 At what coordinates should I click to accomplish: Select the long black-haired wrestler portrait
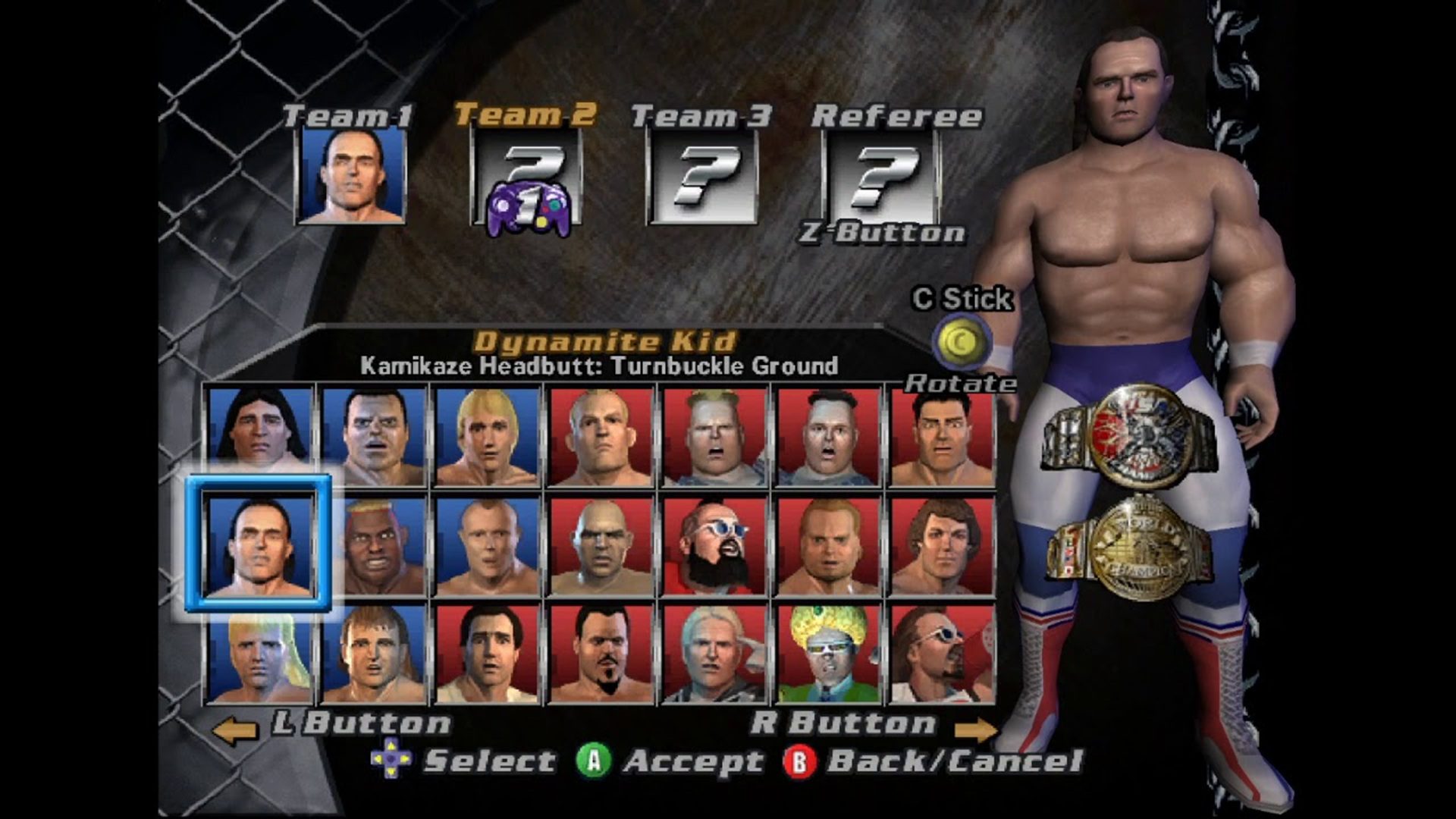click(259, 435)
